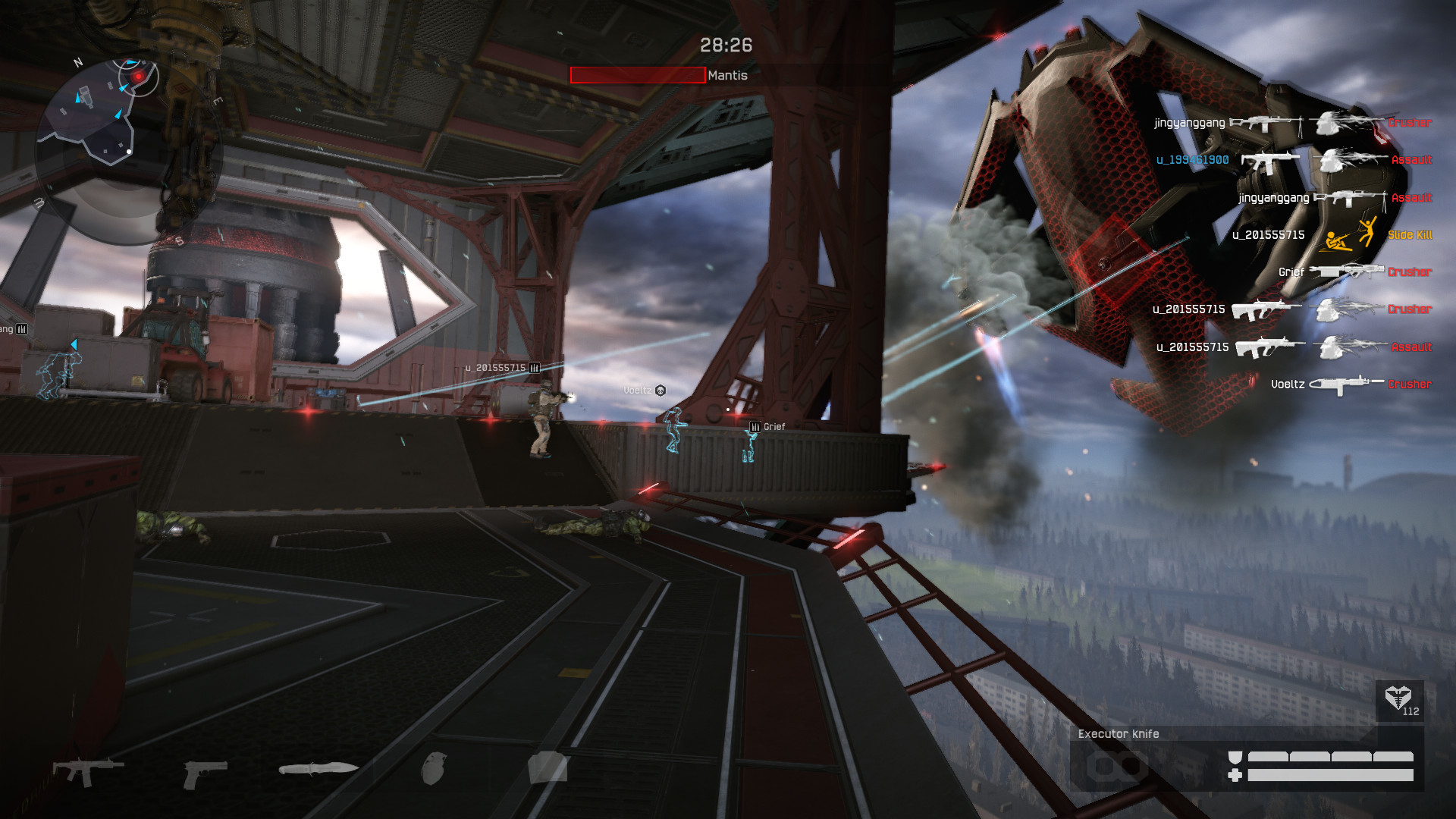Click the heart icon showing 112
The height and width of the screenshot is (819, 1456).
tap(1398, 699)
